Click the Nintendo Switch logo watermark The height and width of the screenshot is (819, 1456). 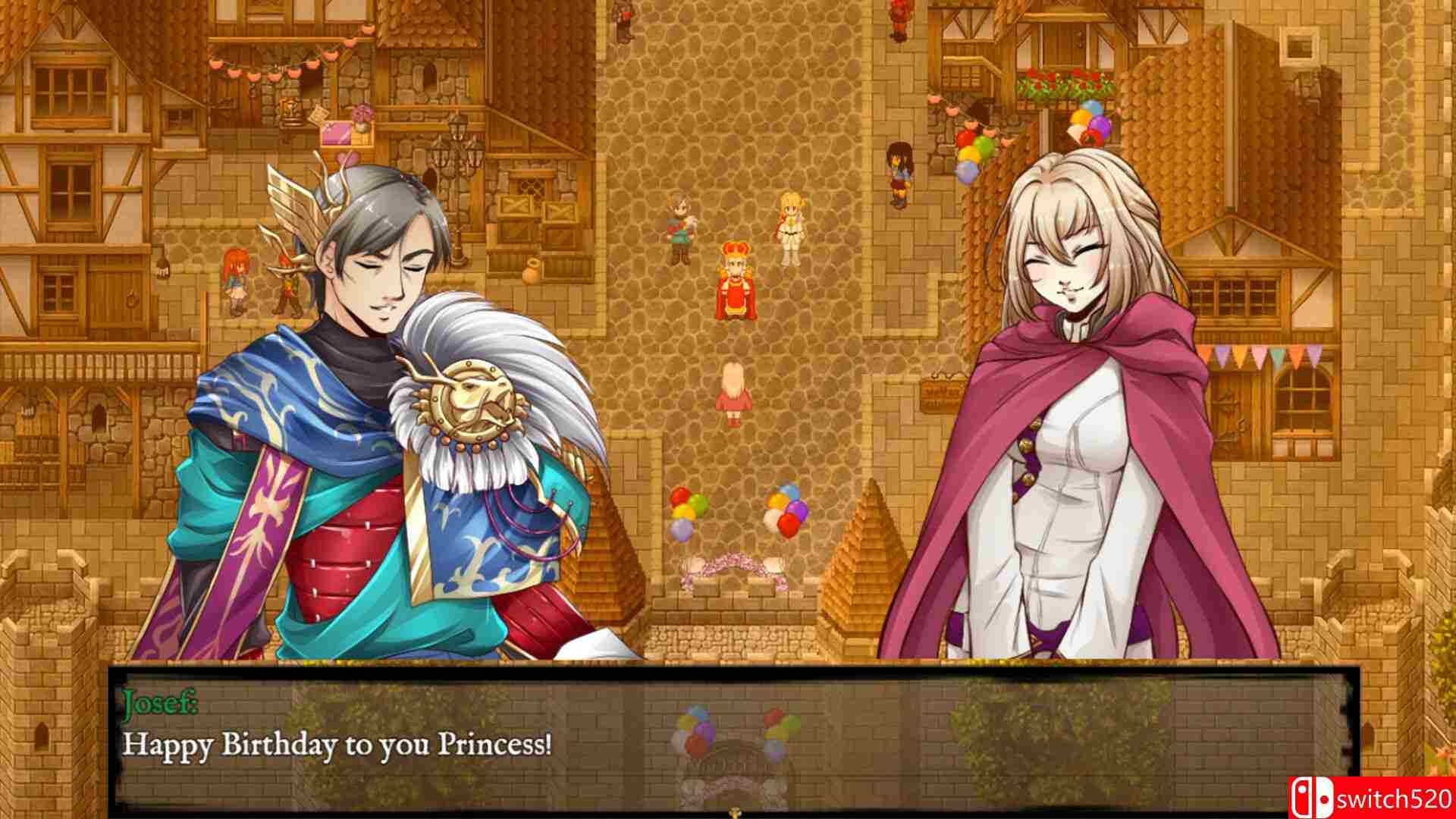click(x=1311, y=796)
